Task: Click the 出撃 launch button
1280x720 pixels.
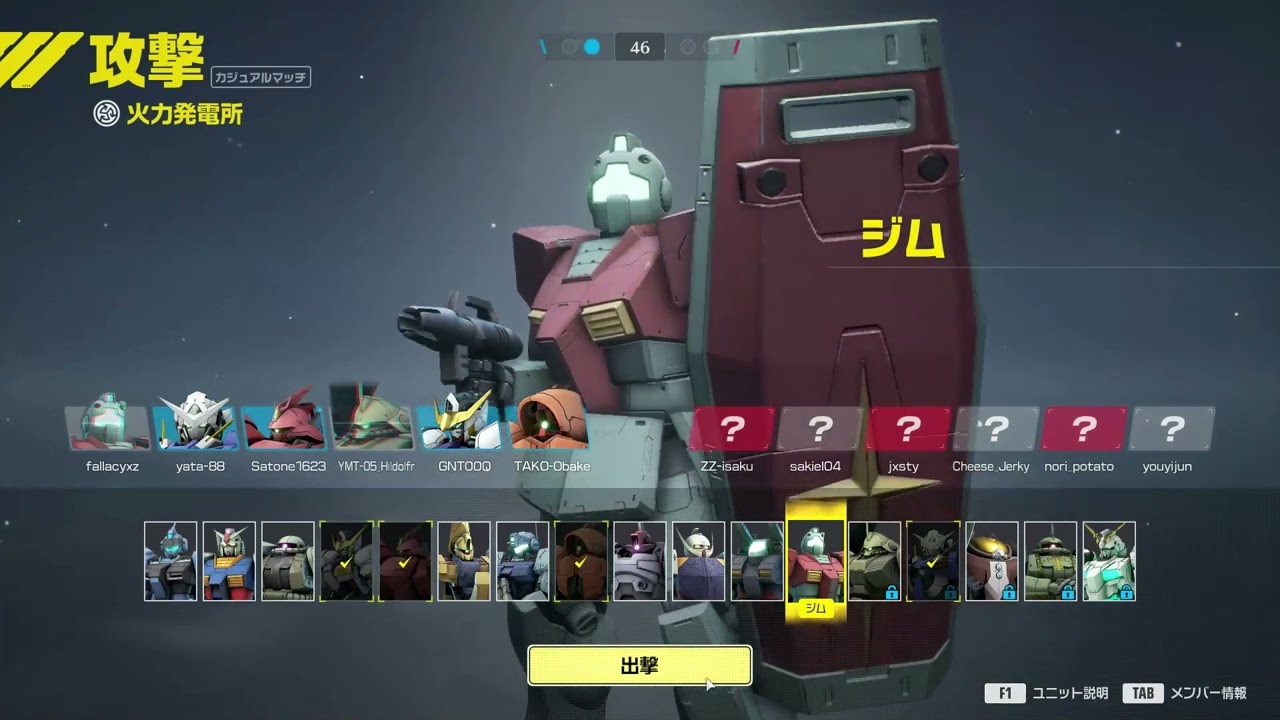Action: 639,666
